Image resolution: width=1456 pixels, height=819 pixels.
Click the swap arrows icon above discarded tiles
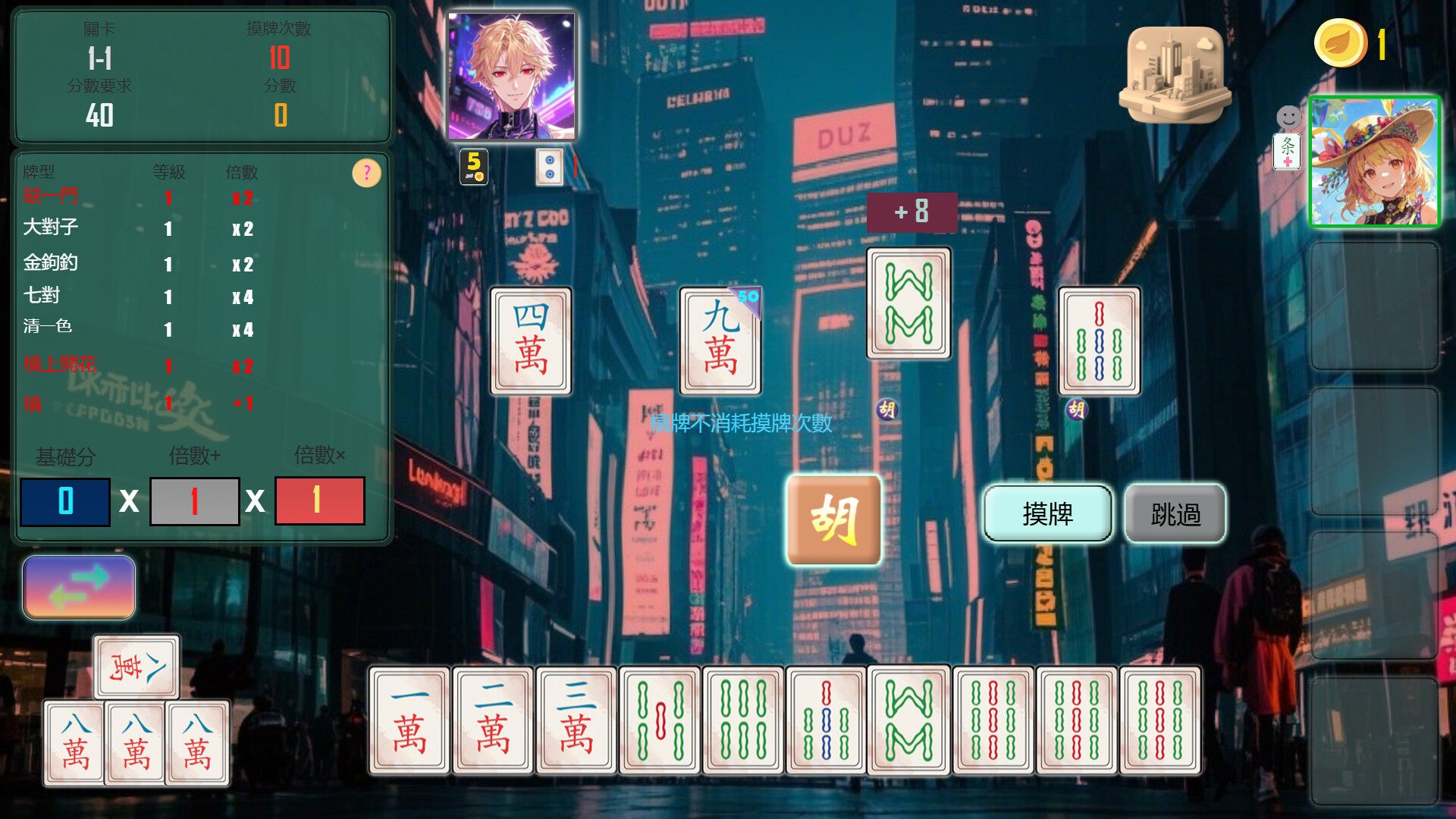78,587
